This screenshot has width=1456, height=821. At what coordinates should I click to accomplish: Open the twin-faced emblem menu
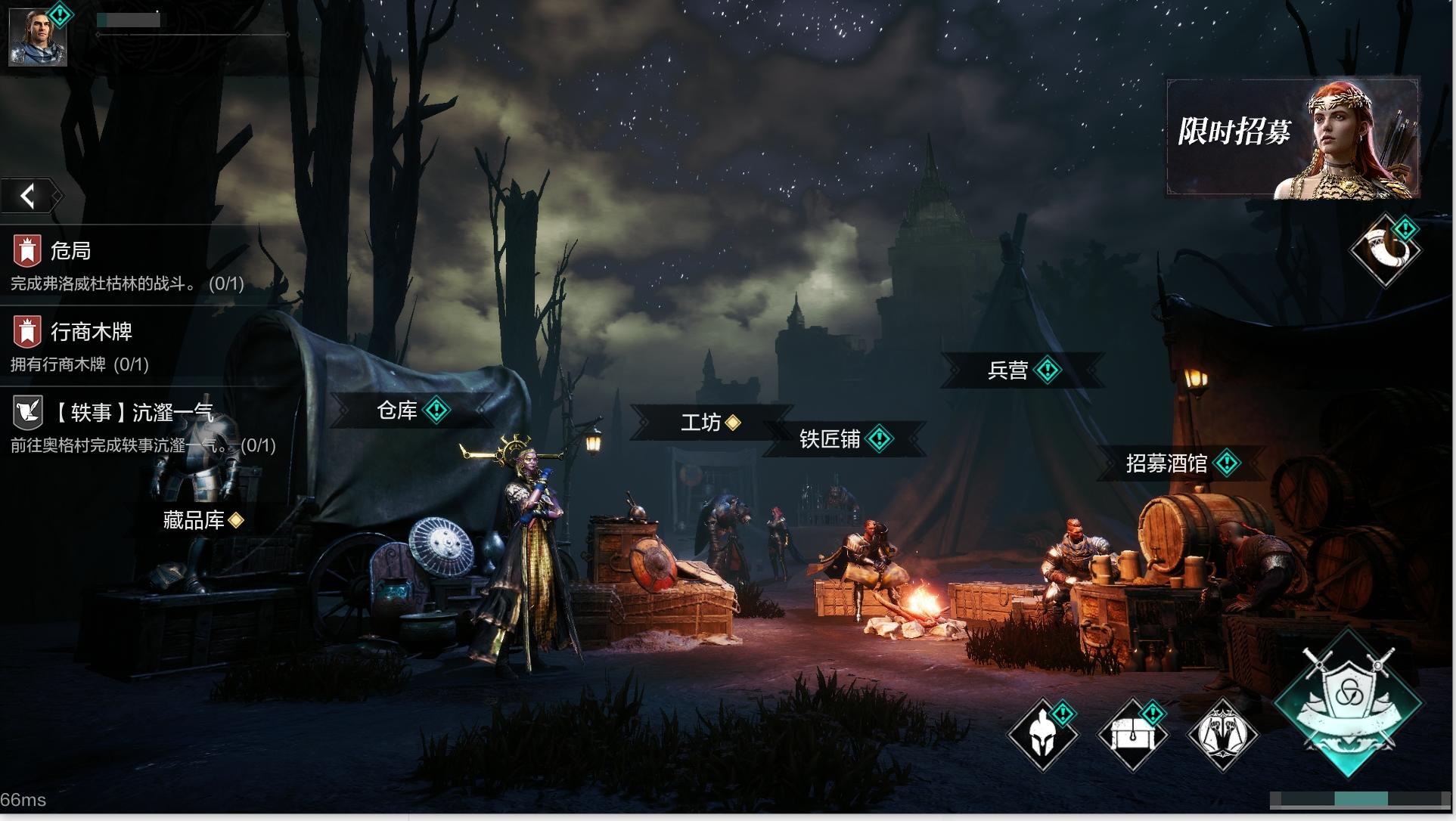[1222, 735]
